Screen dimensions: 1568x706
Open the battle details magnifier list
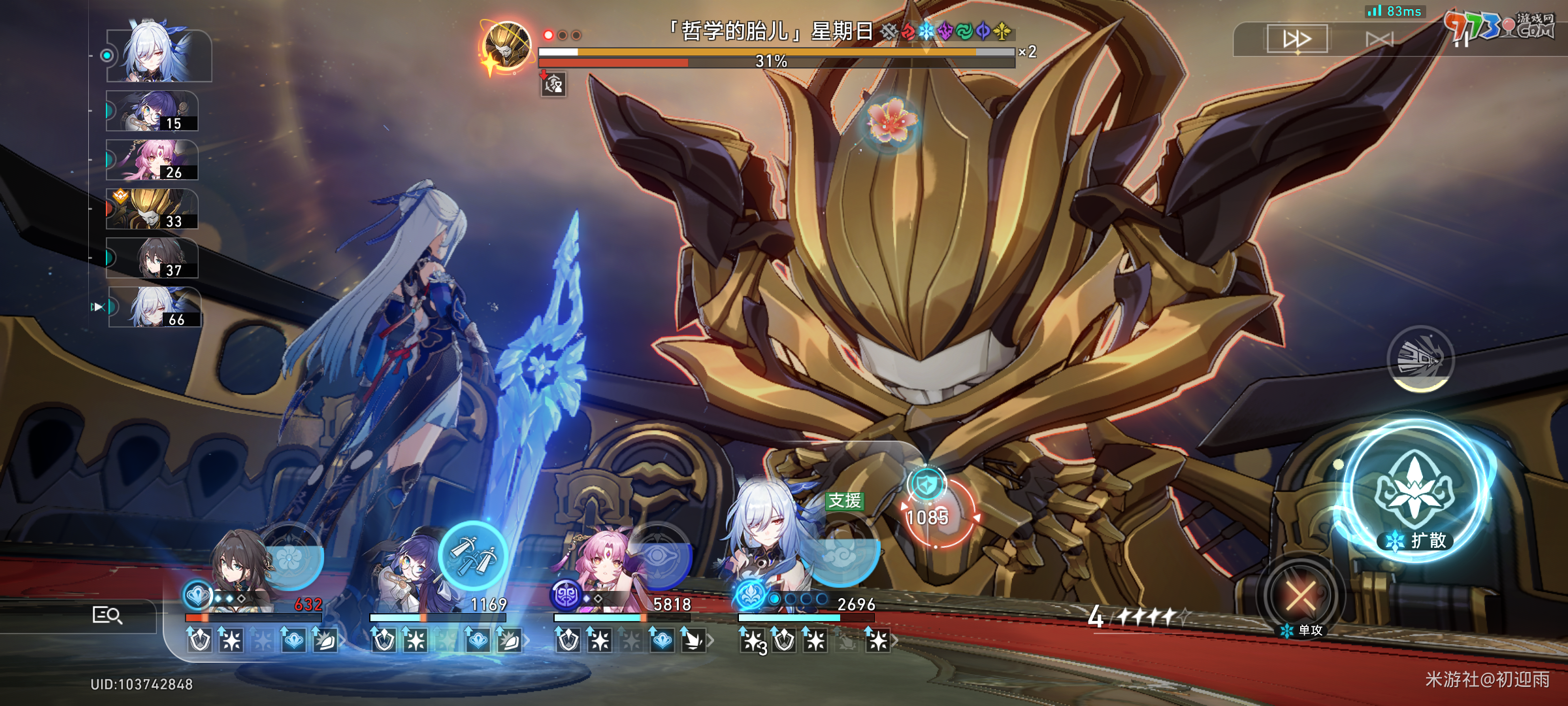click(x=107, y=615)
